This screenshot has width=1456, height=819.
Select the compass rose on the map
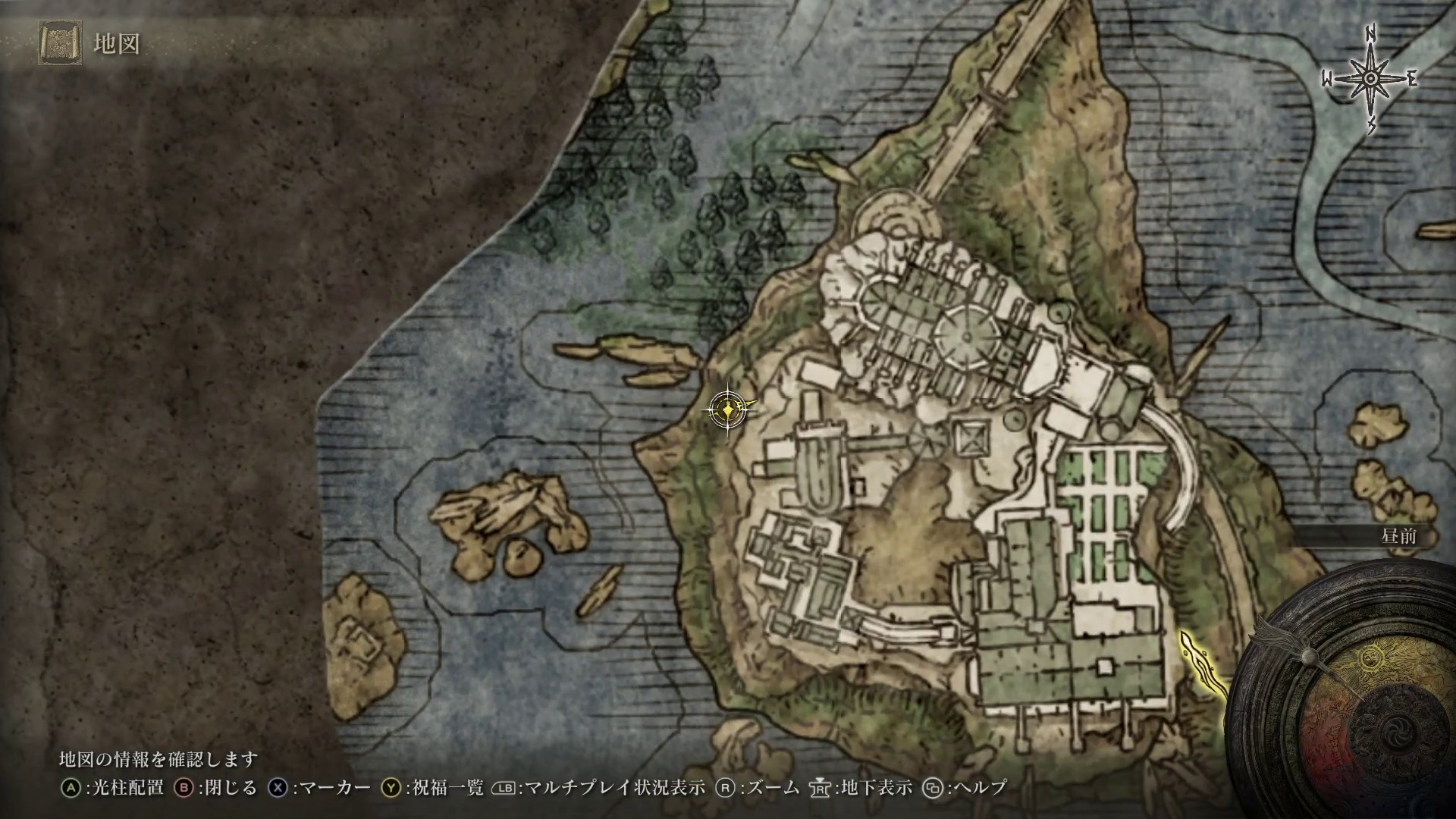(1371, 80)
